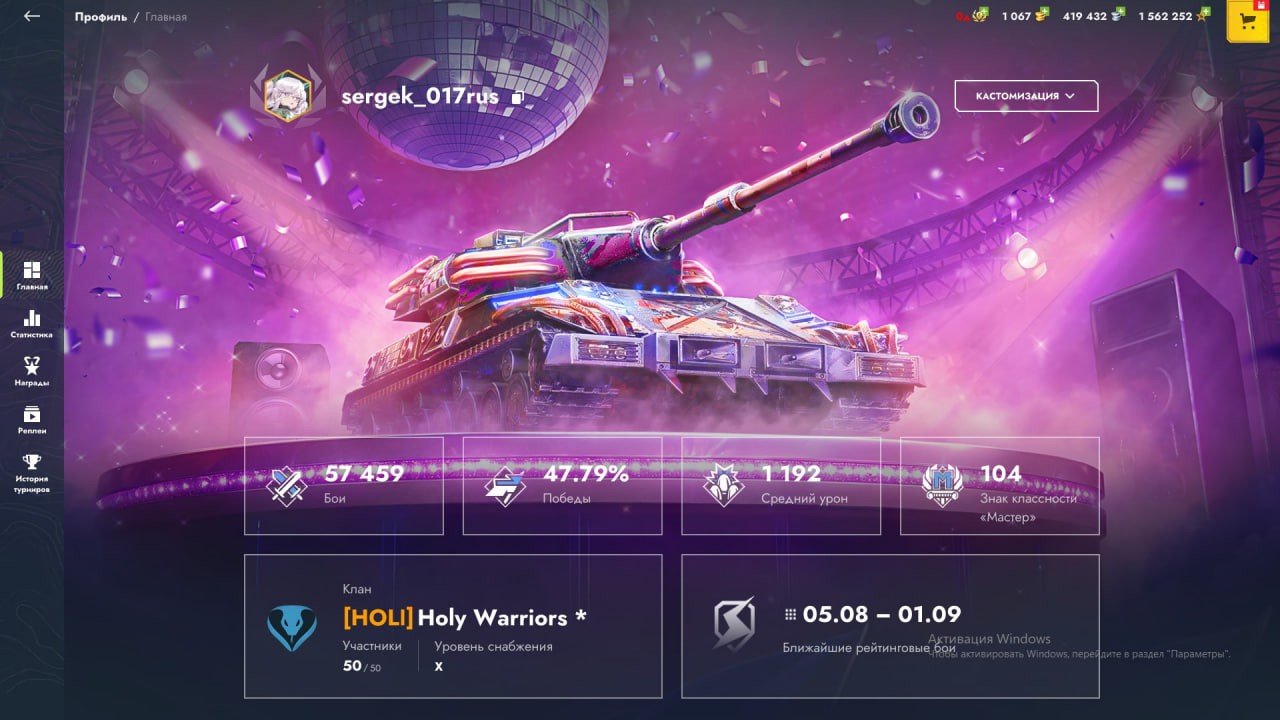View История турниров
Image resolution: width=1280 pixels, height=720 pixels.
(32, 473)
